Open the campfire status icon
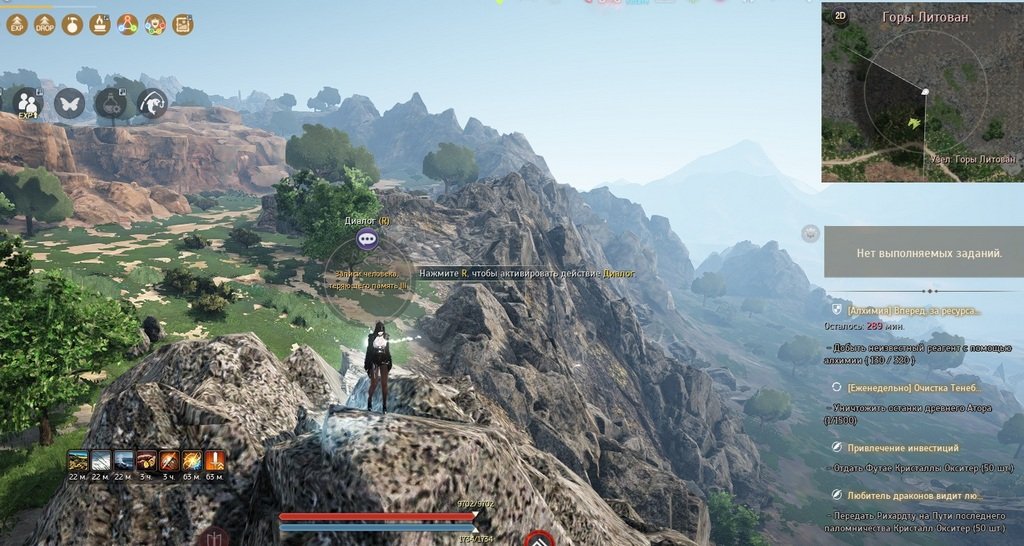This screenshot has width=1024, height=546. point(100,24)
